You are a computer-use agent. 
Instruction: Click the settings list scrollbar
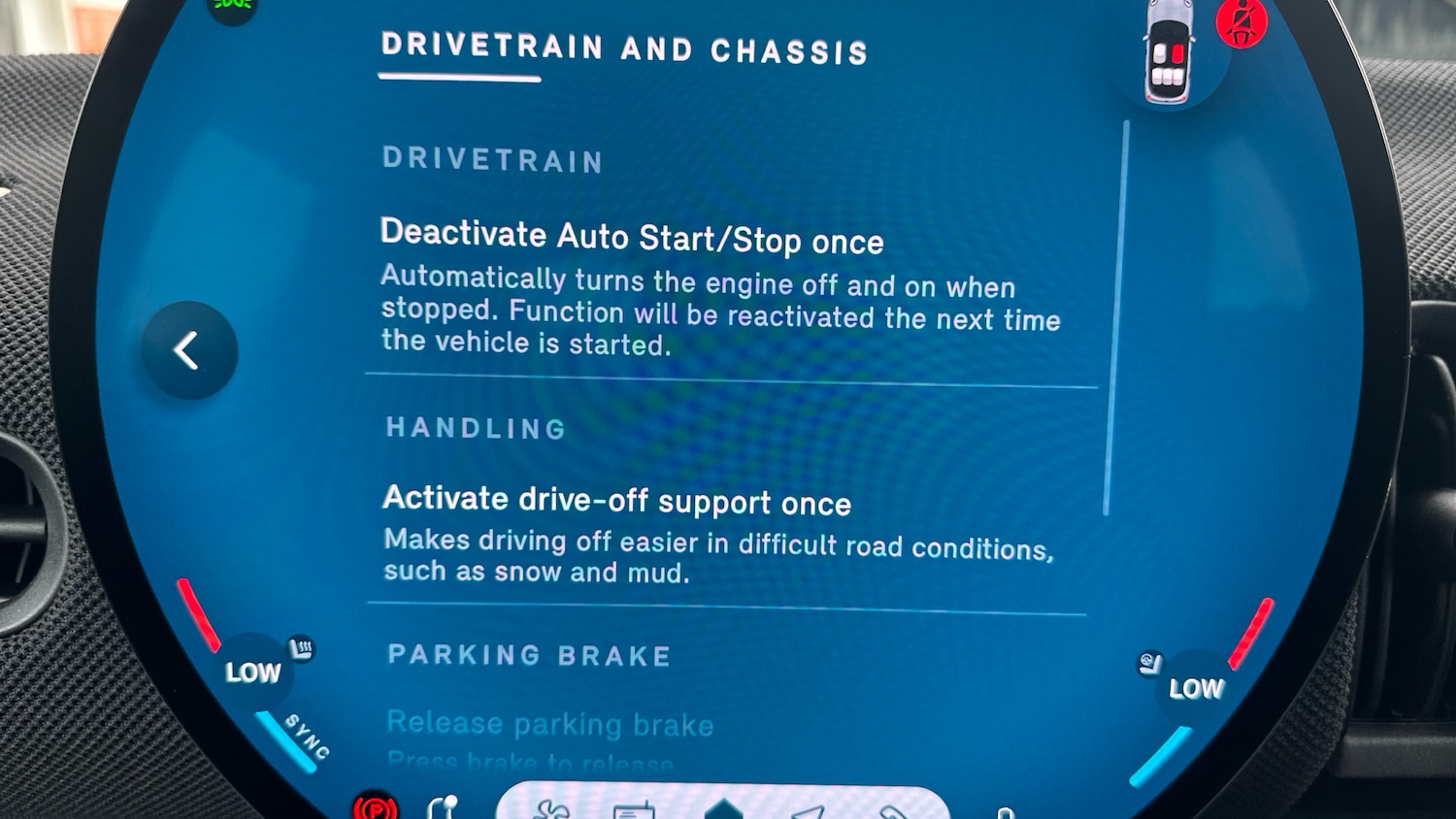pos(1115,318)
